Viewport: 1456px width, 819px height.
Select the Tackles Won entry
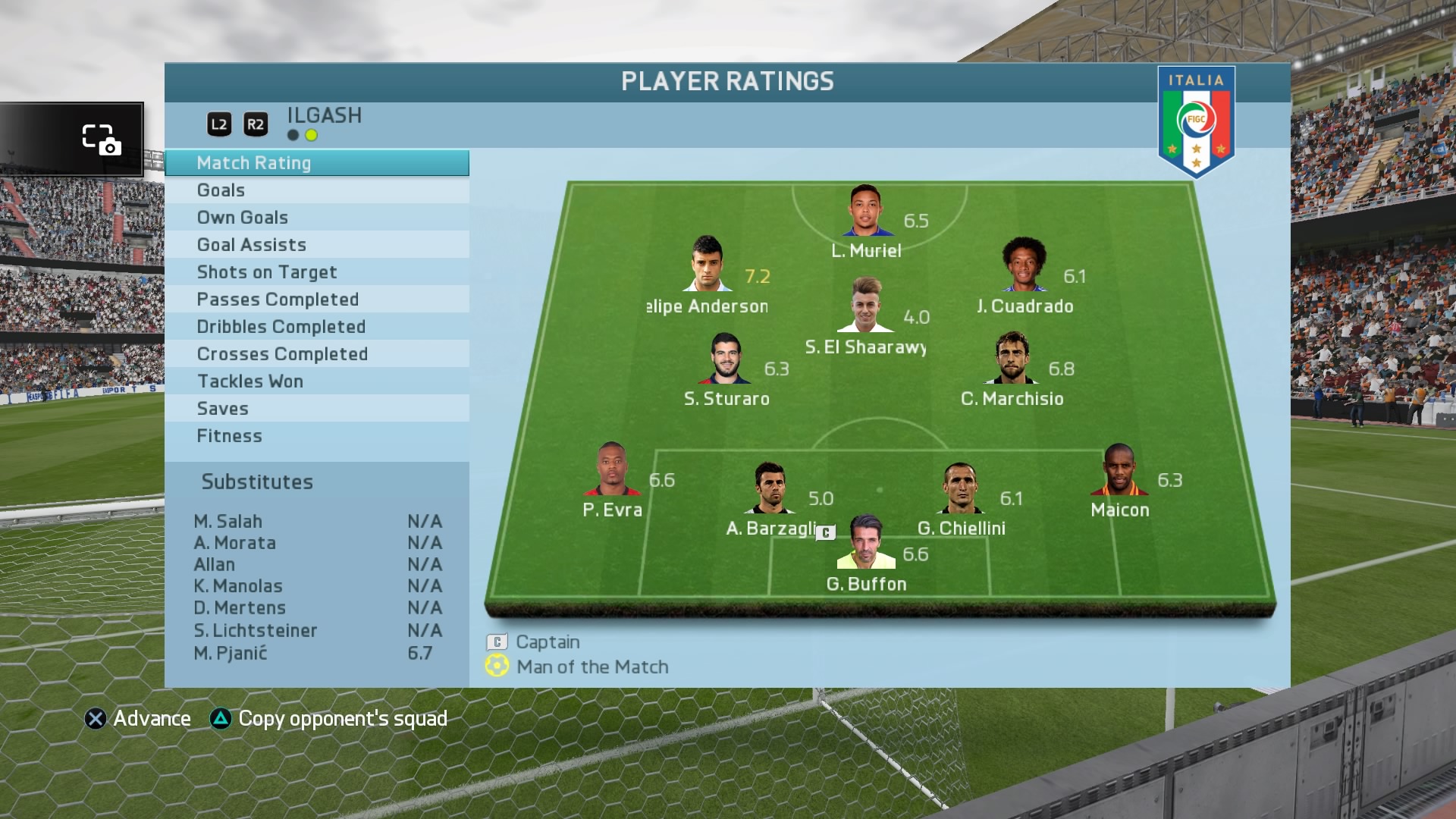(316, 381)
